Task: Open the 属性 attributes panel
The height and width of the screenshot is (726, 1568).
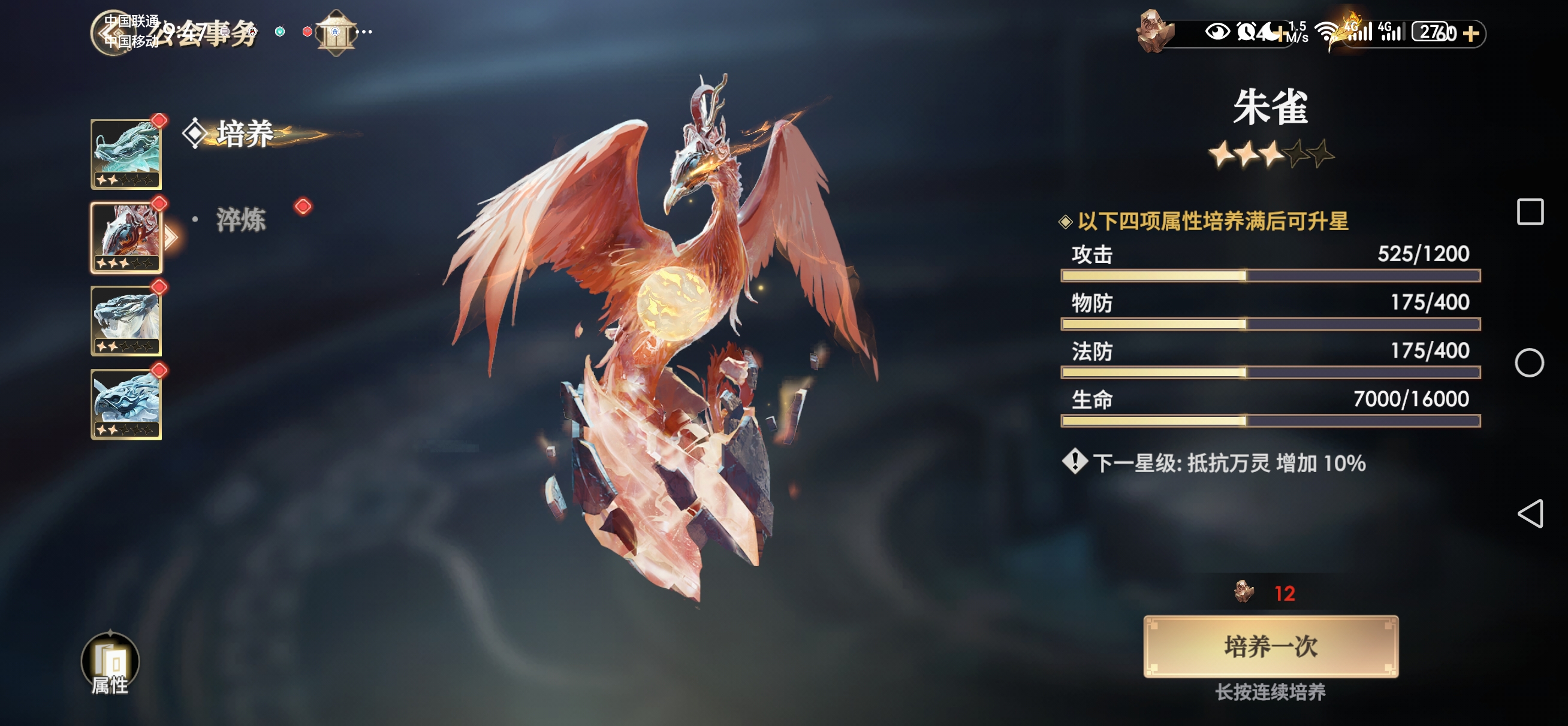Action: (x=110, y=664)
